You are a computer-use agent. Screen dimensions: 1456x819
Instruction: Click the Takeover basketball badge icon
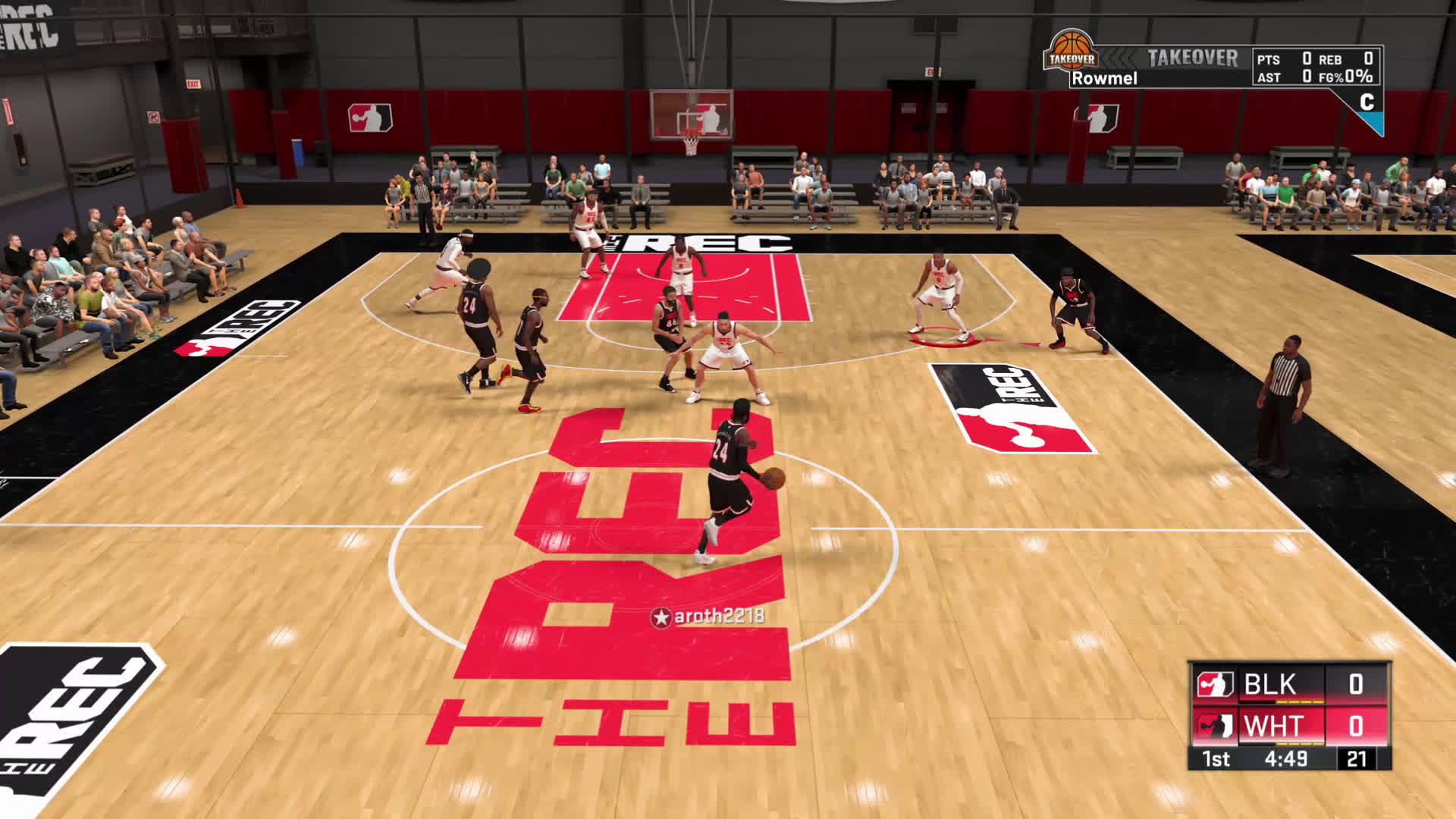pos(1071,52)
